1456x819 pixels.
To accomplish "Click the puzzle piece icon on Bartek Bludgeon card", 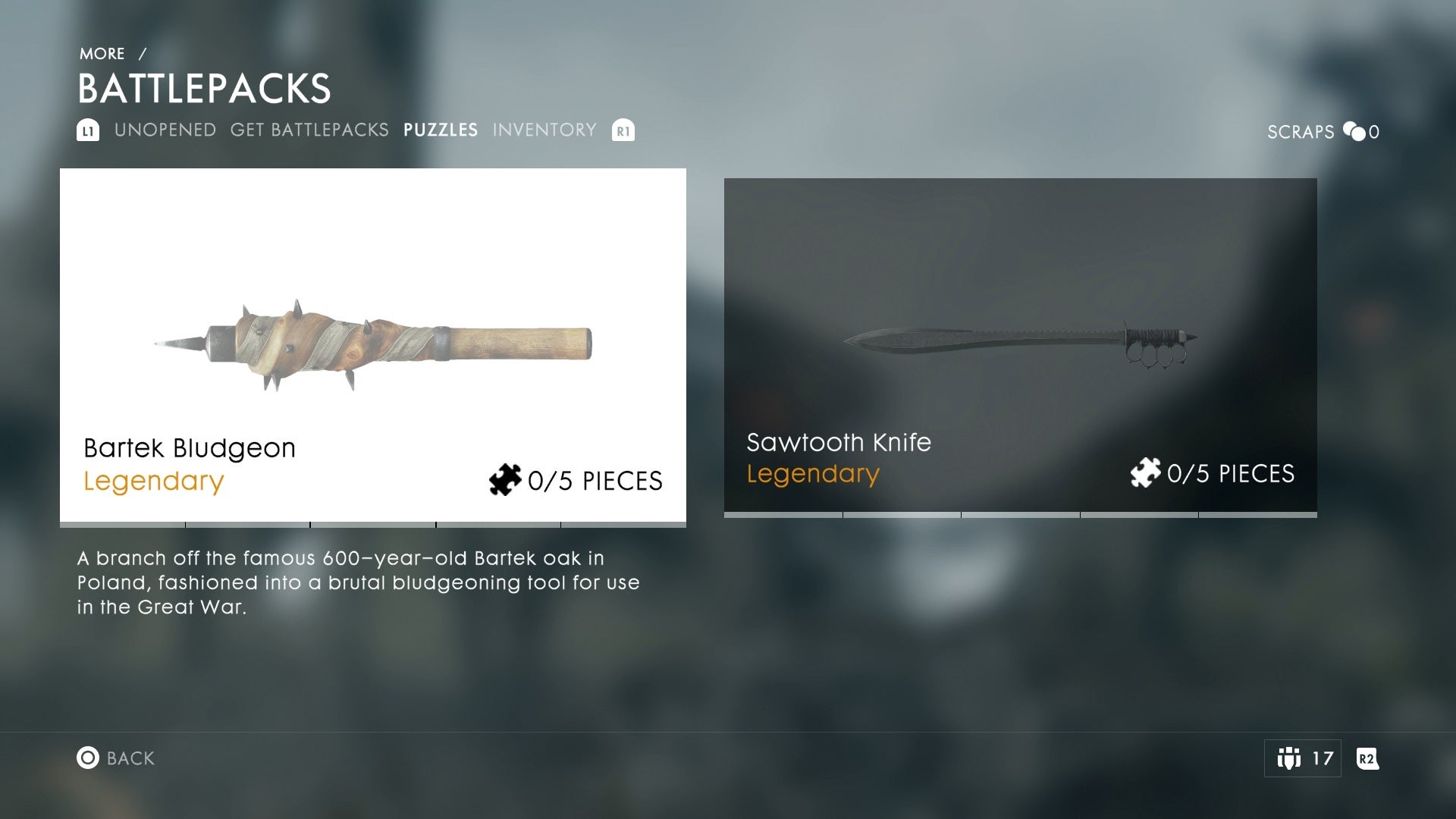I will (x=504, y=481).
